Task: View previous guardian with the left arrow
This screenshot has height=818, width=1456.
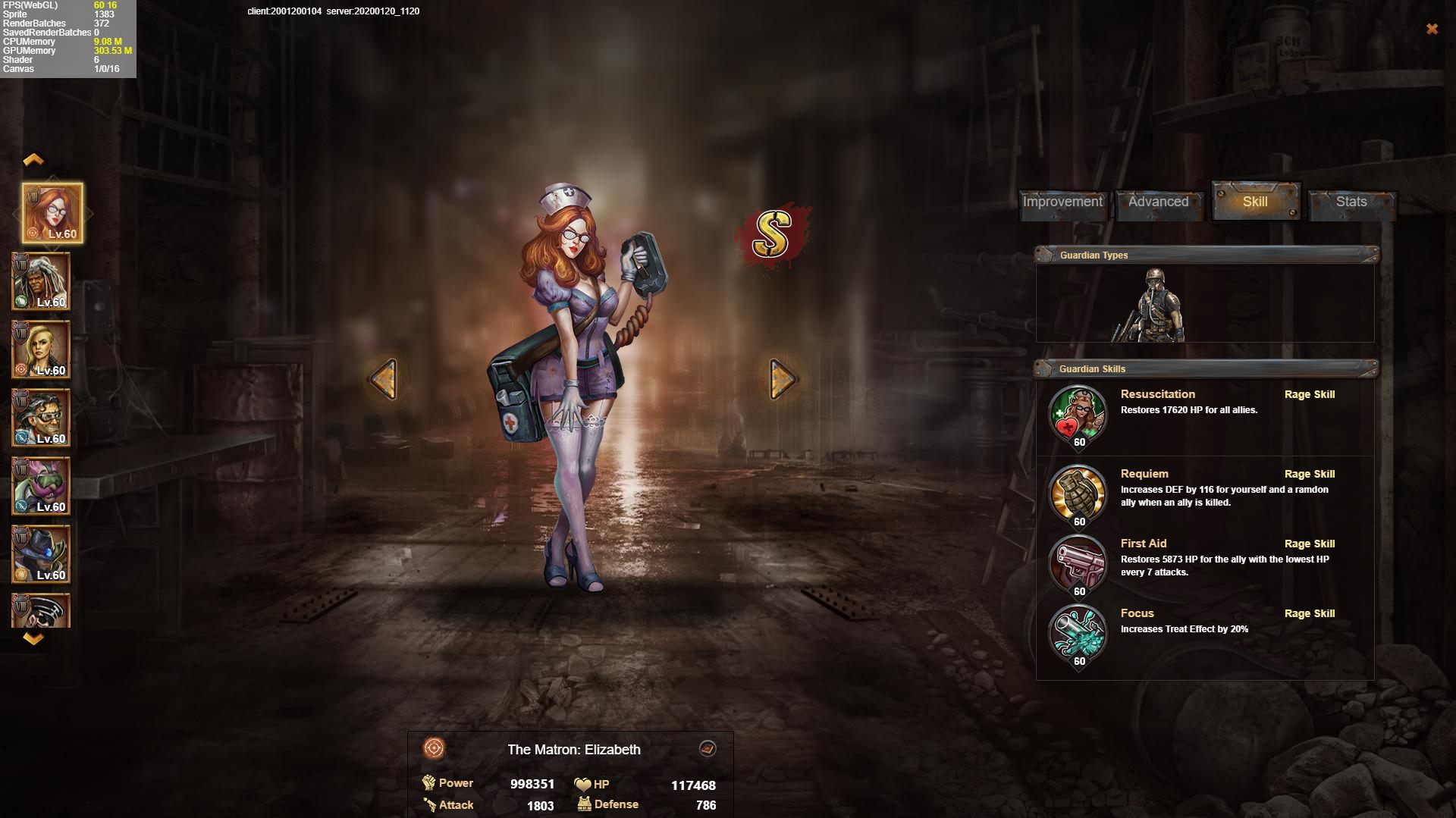Action: click(384, 378)
